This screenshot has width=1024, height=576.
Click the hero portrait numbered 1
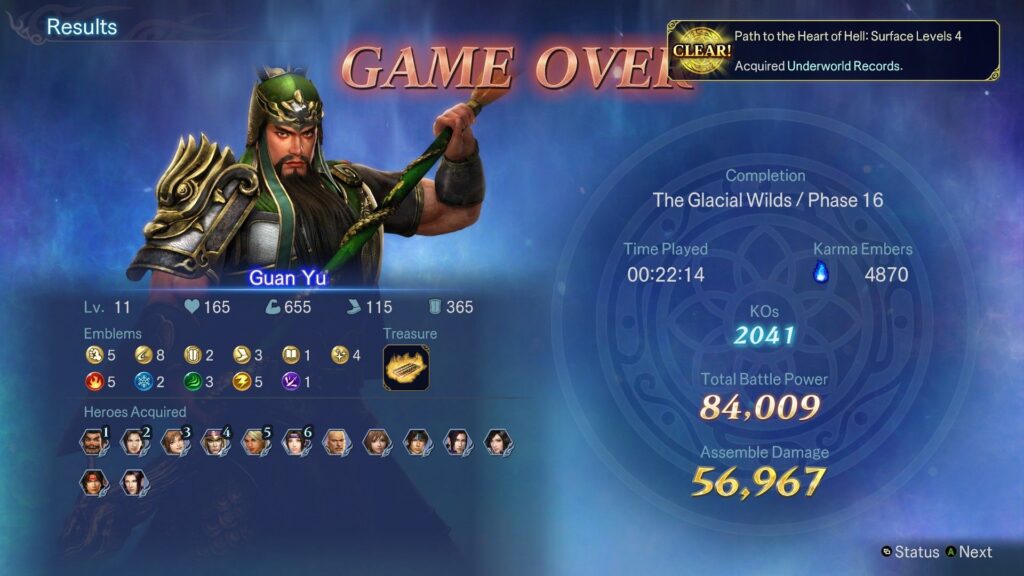[x=93, y=441]
